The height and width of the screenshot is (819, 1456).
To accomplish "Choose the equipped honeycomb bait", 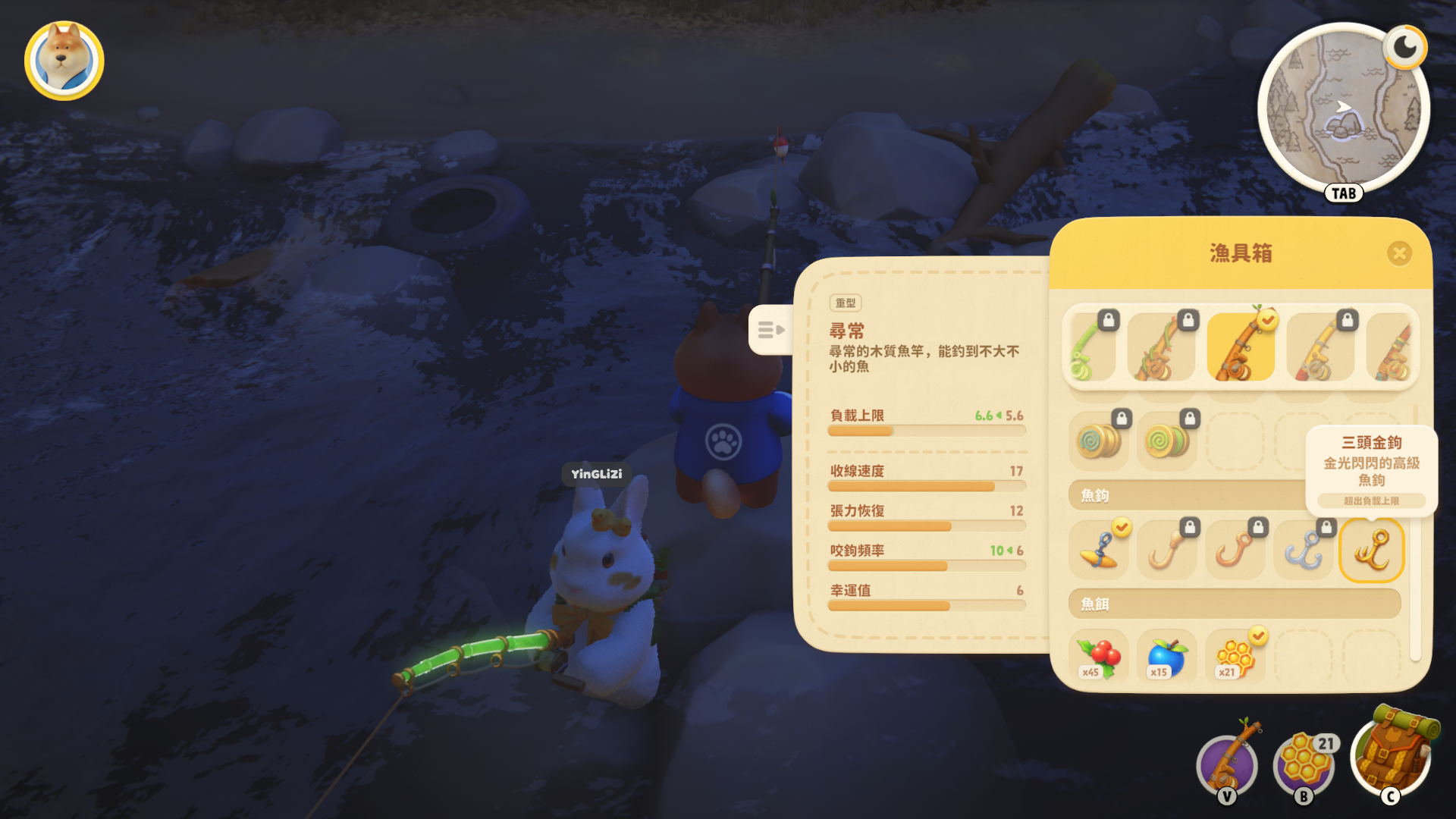I will 1235,655.
